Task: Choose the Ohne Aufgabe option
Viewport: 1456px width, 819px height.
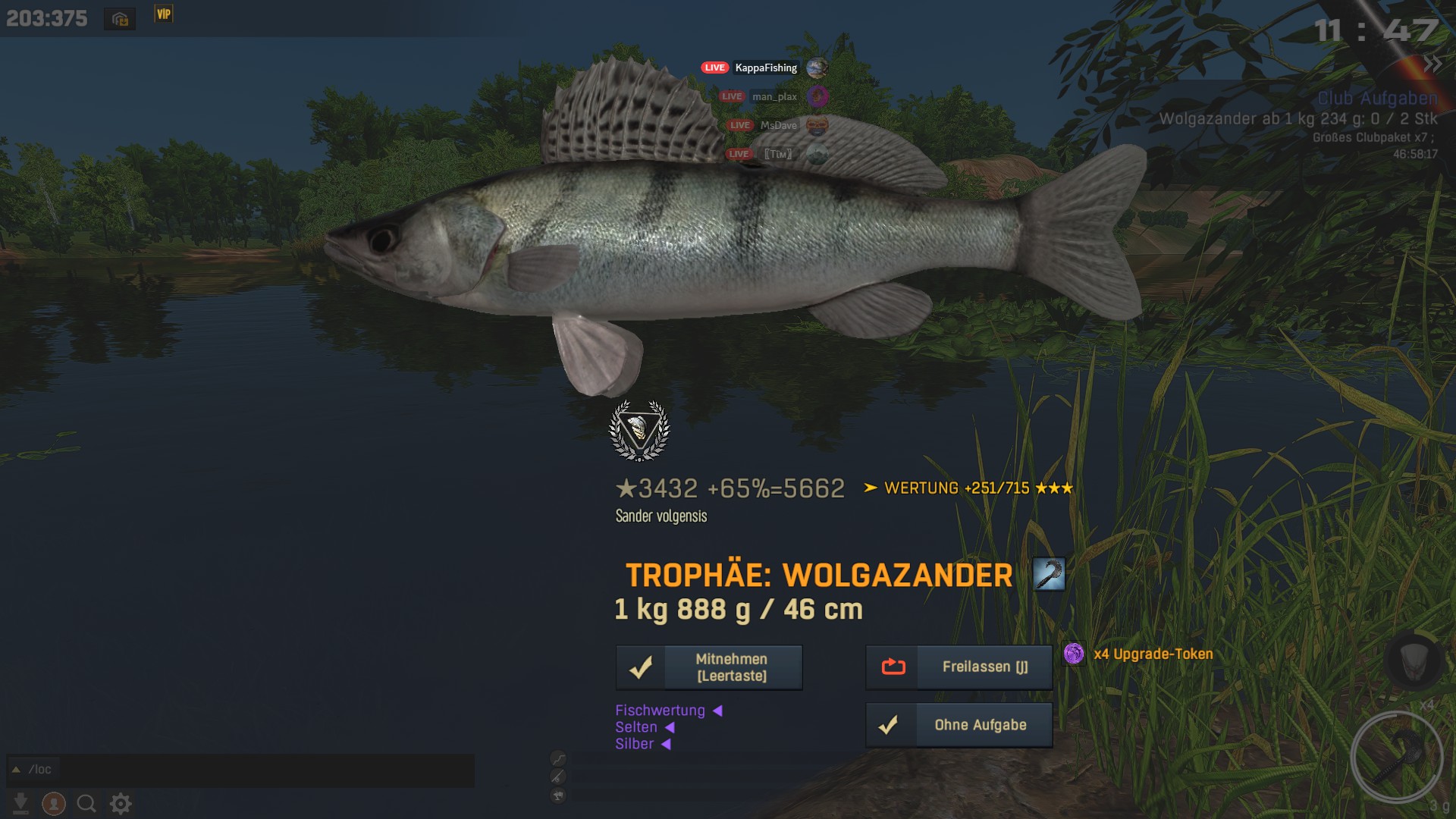Action: click(959, 725)
